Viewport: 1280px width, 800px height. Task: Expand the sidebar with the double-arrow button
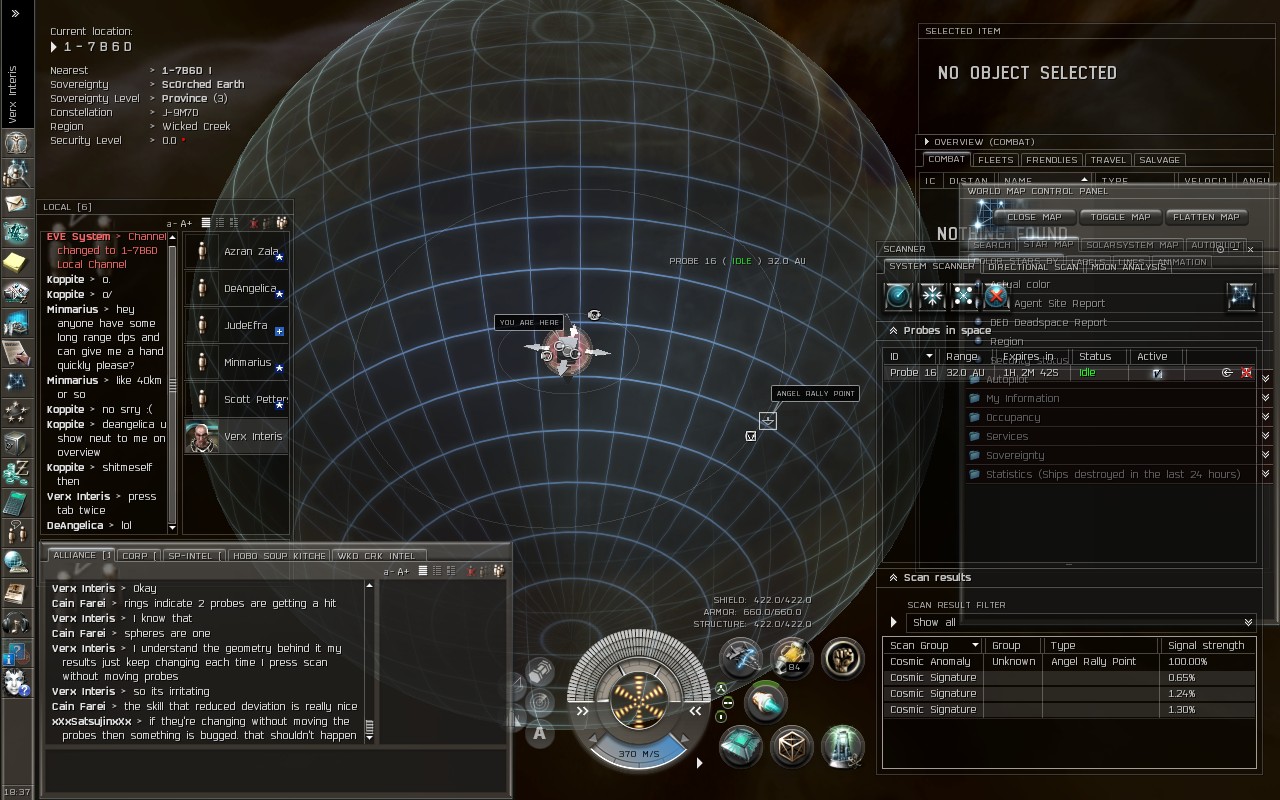15,14
